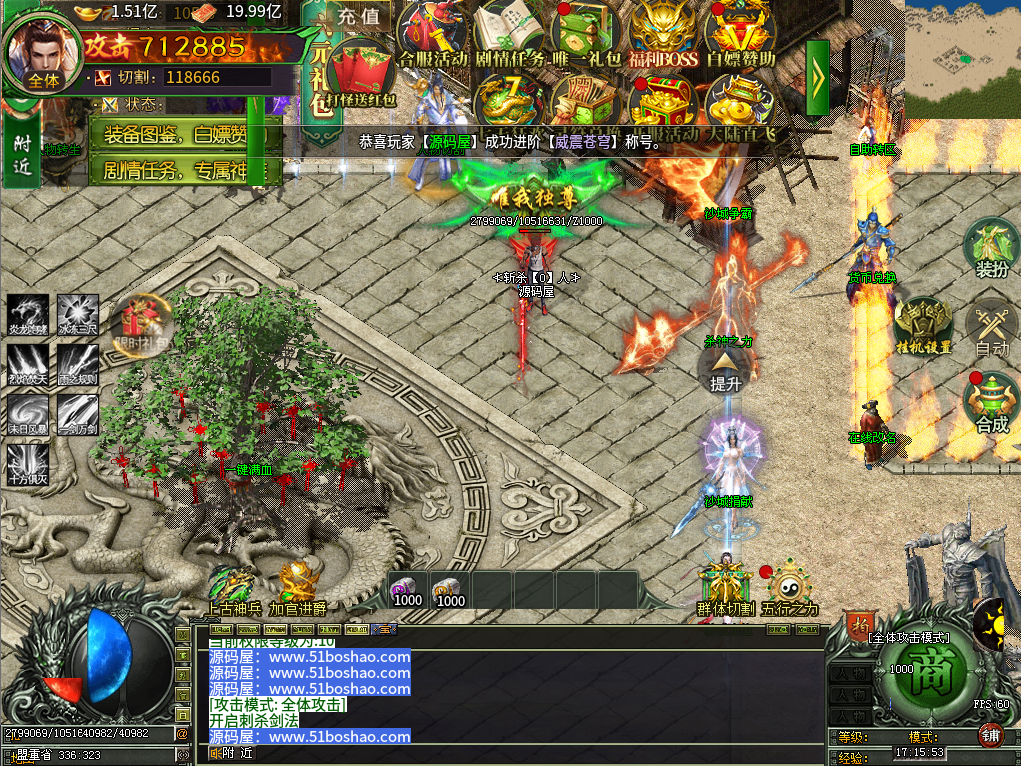Screen dimensions: 1021x766
Task: Select the 装备图鉴 quest tracker entry
Action: pyautogui.click(x=184, y=134)
